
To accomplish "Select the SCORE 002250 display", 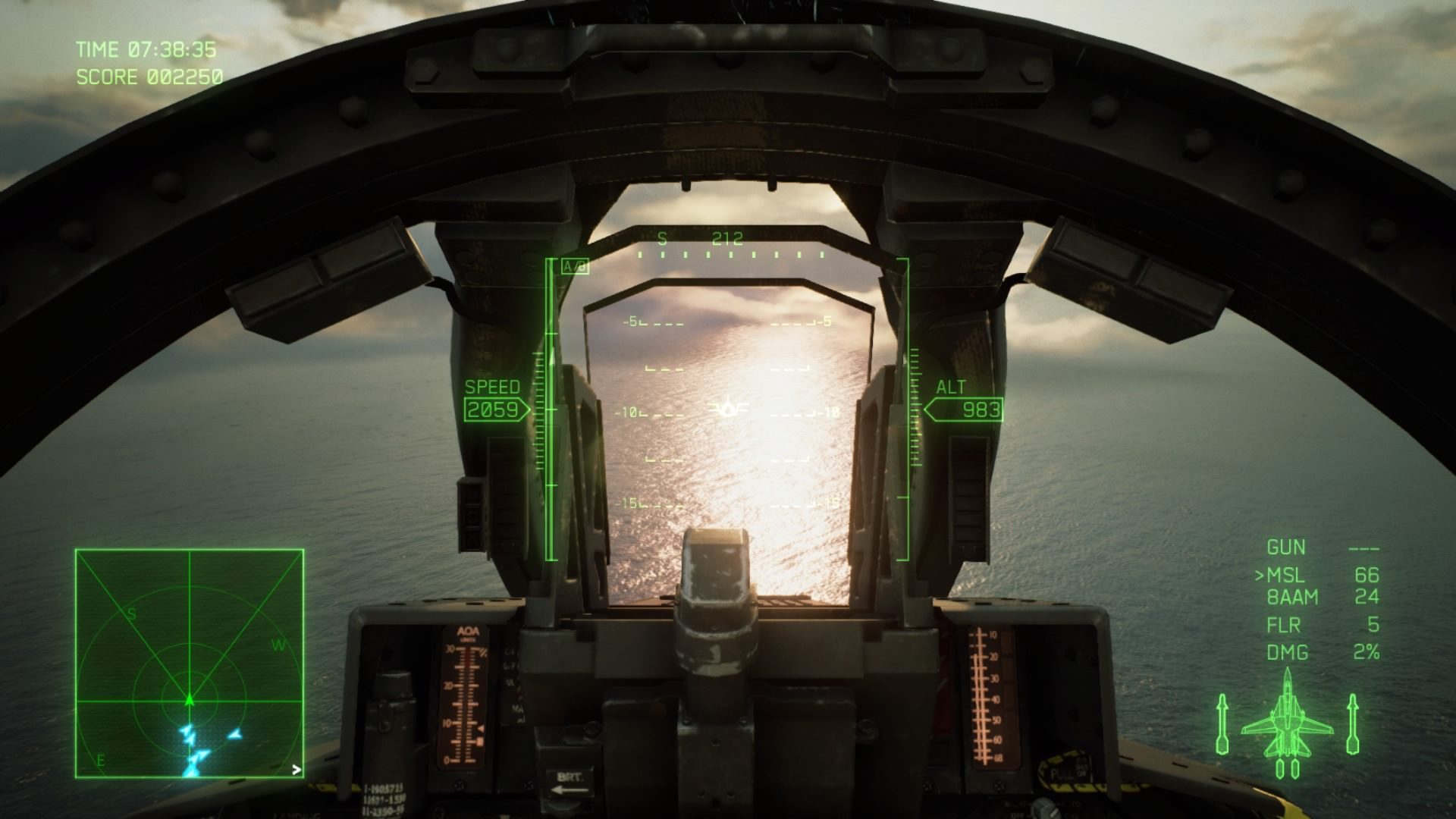I will 149,76.
